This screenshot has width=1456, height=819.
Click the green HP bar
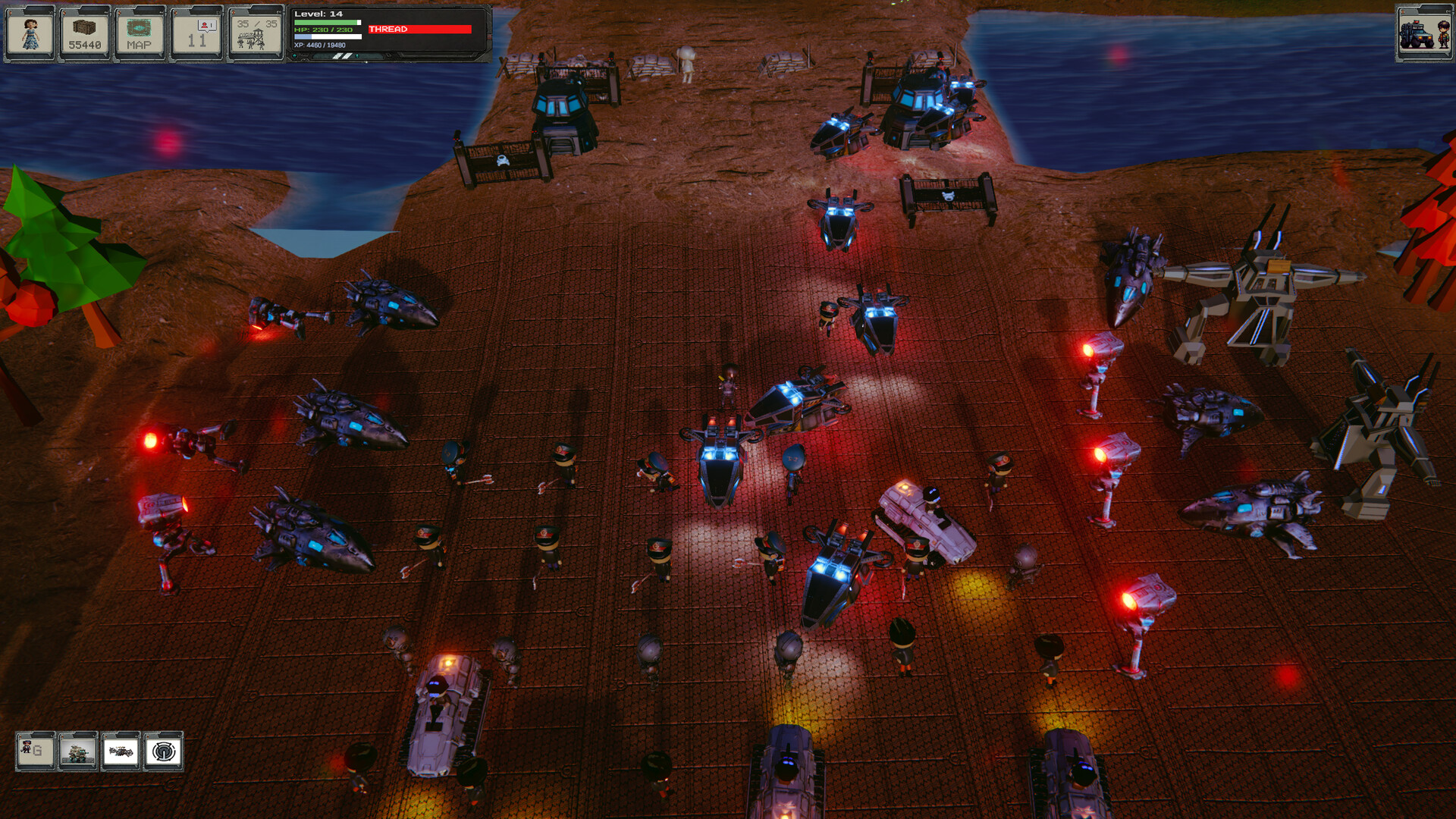tap(326, 24)
